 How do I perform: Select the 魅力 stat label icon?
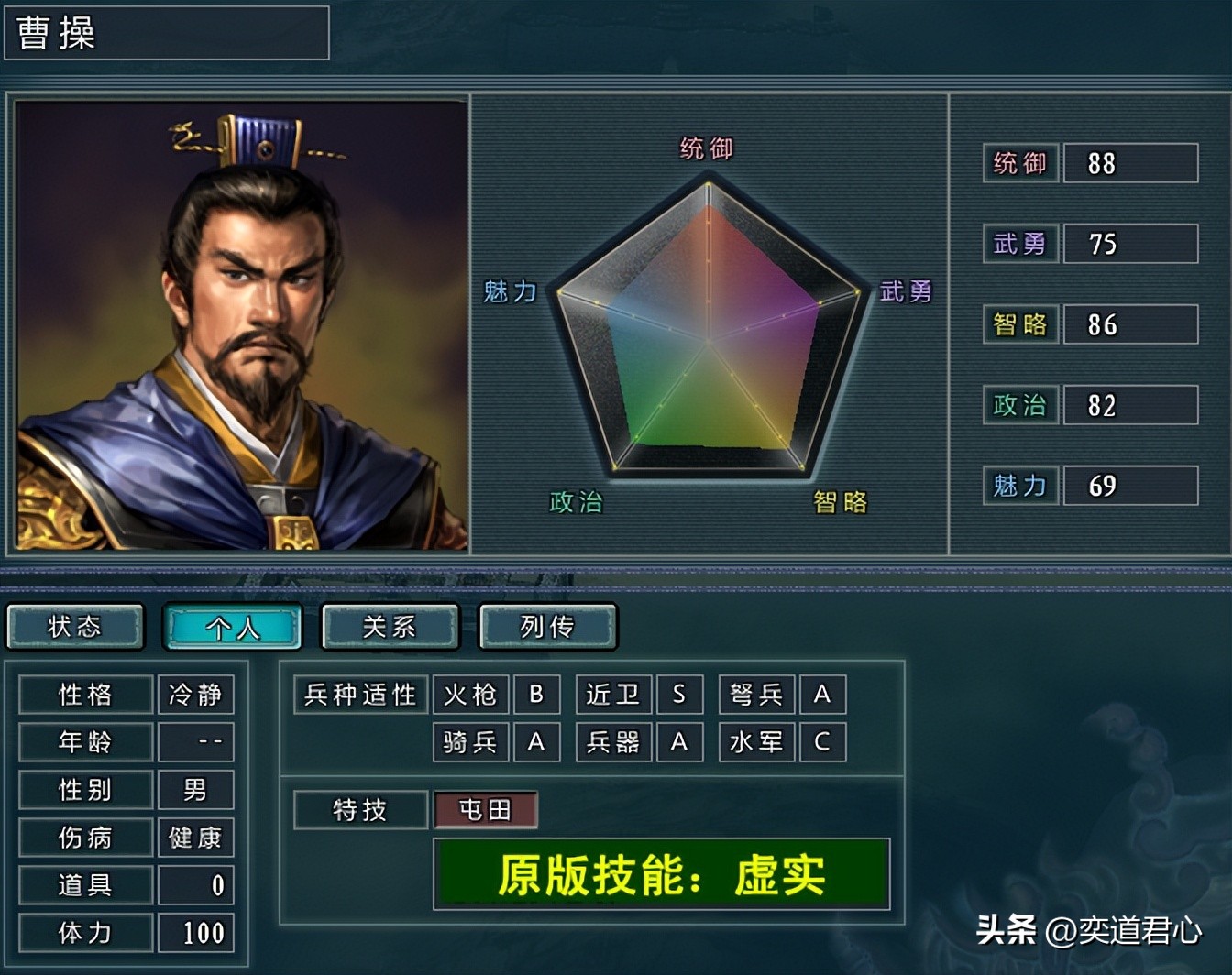(1019, 486)
